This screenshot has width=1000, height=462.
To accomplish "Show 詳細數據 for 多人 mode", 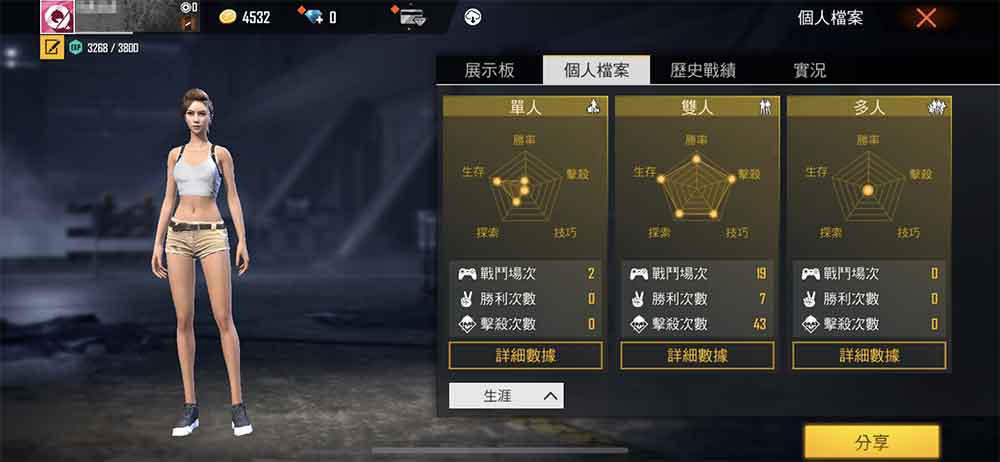I will [x=869, y=355].
